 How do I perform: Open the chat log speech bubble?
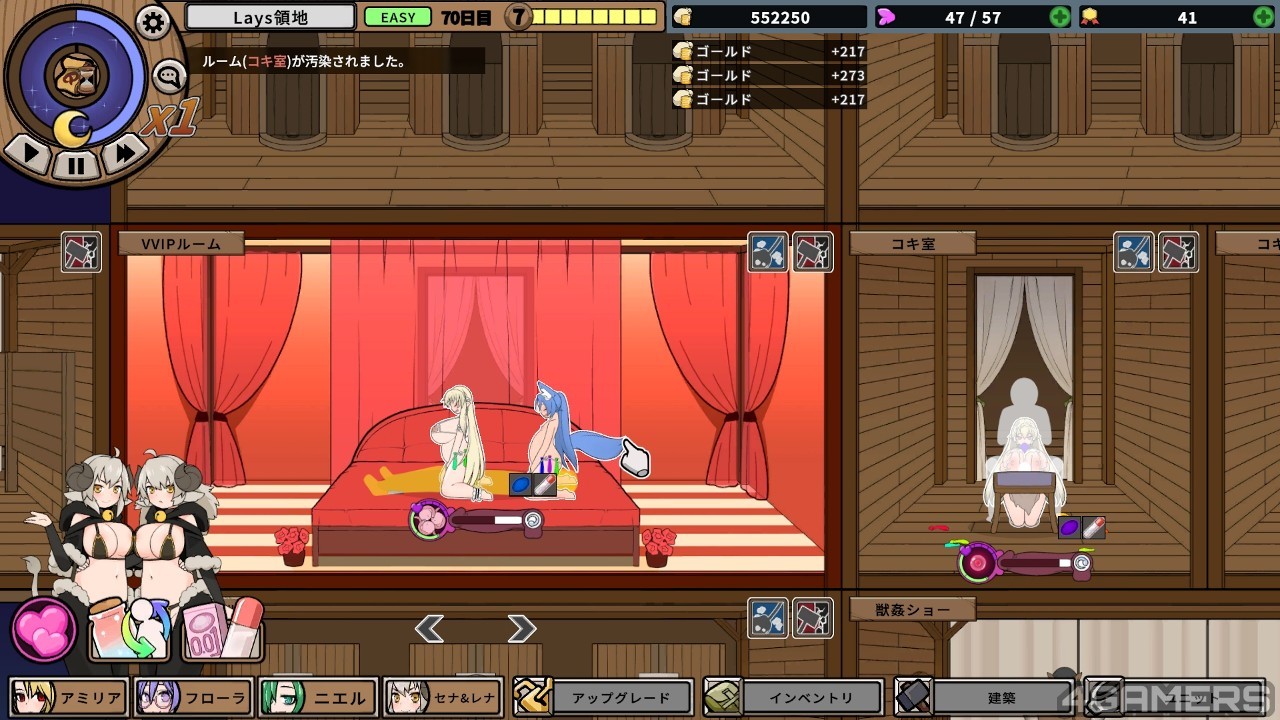click(x=168, y=75)
